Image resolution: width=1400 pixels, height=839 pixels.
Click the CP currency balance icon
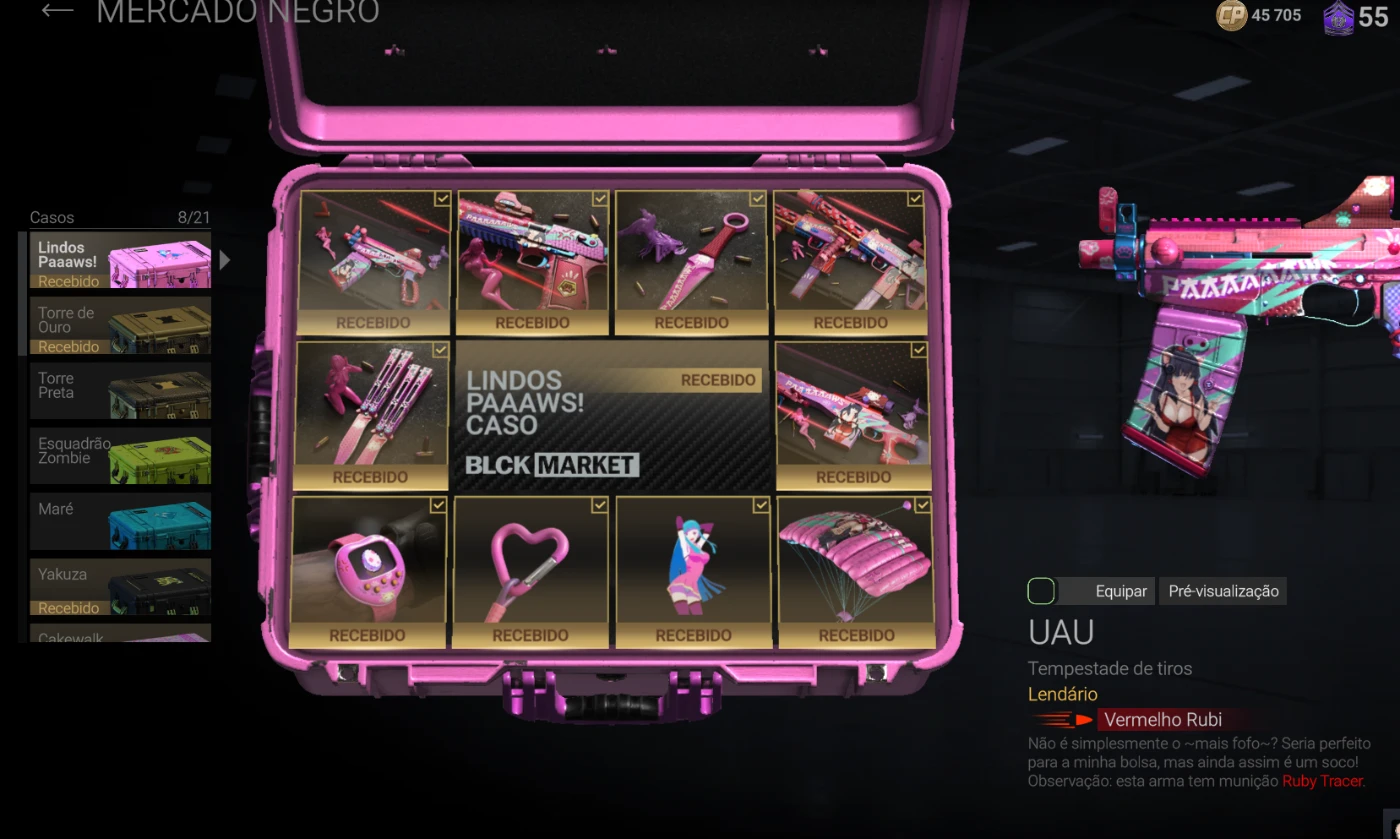click(x=1231, y=15)
